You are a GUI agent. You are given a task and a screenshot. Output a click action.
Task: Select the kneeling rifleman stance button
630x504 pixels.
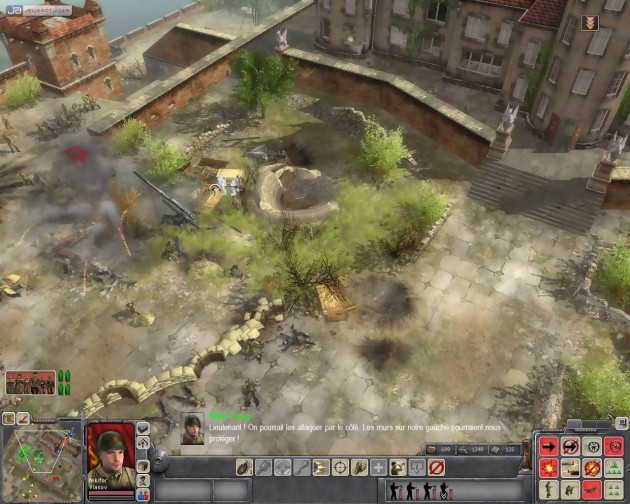tap(570, 490)
